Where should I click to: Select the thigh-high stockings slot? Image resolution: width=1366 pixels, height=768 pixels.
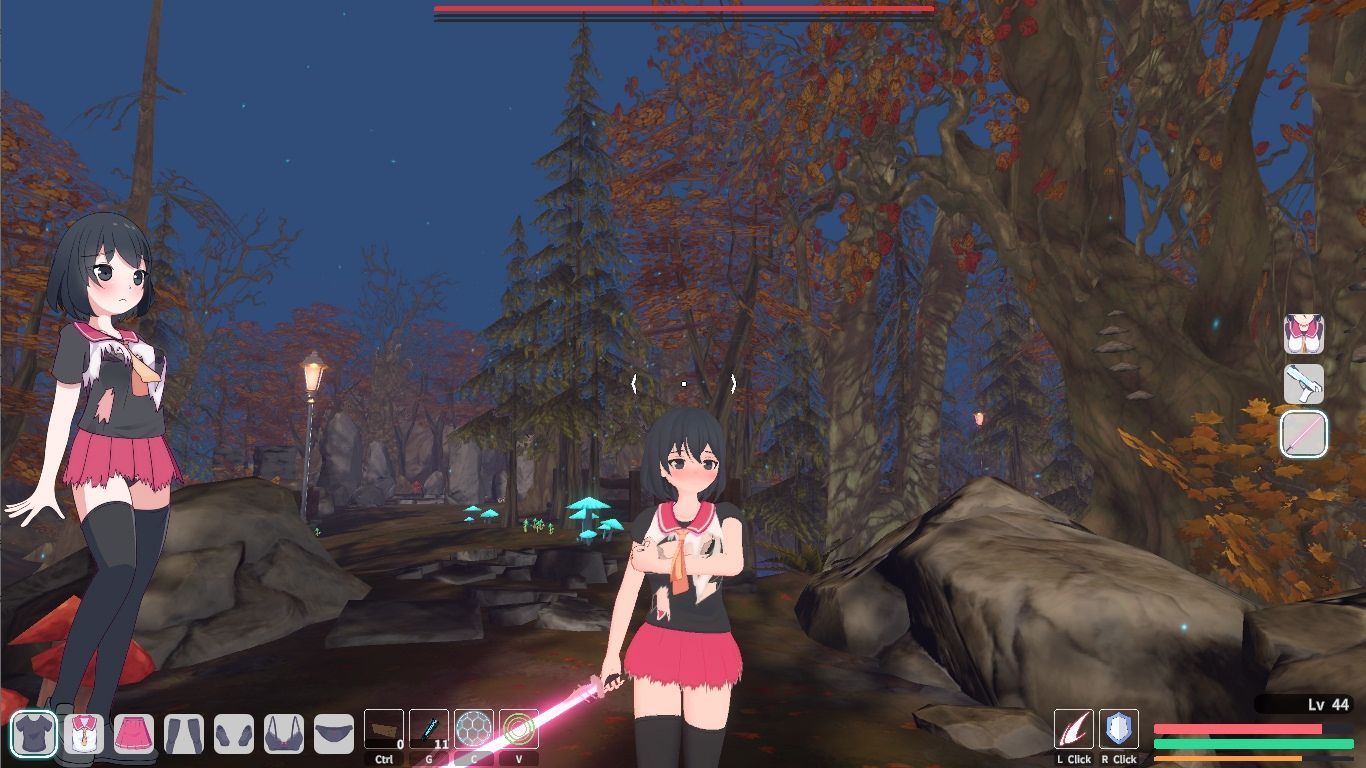tap(184, 734)
